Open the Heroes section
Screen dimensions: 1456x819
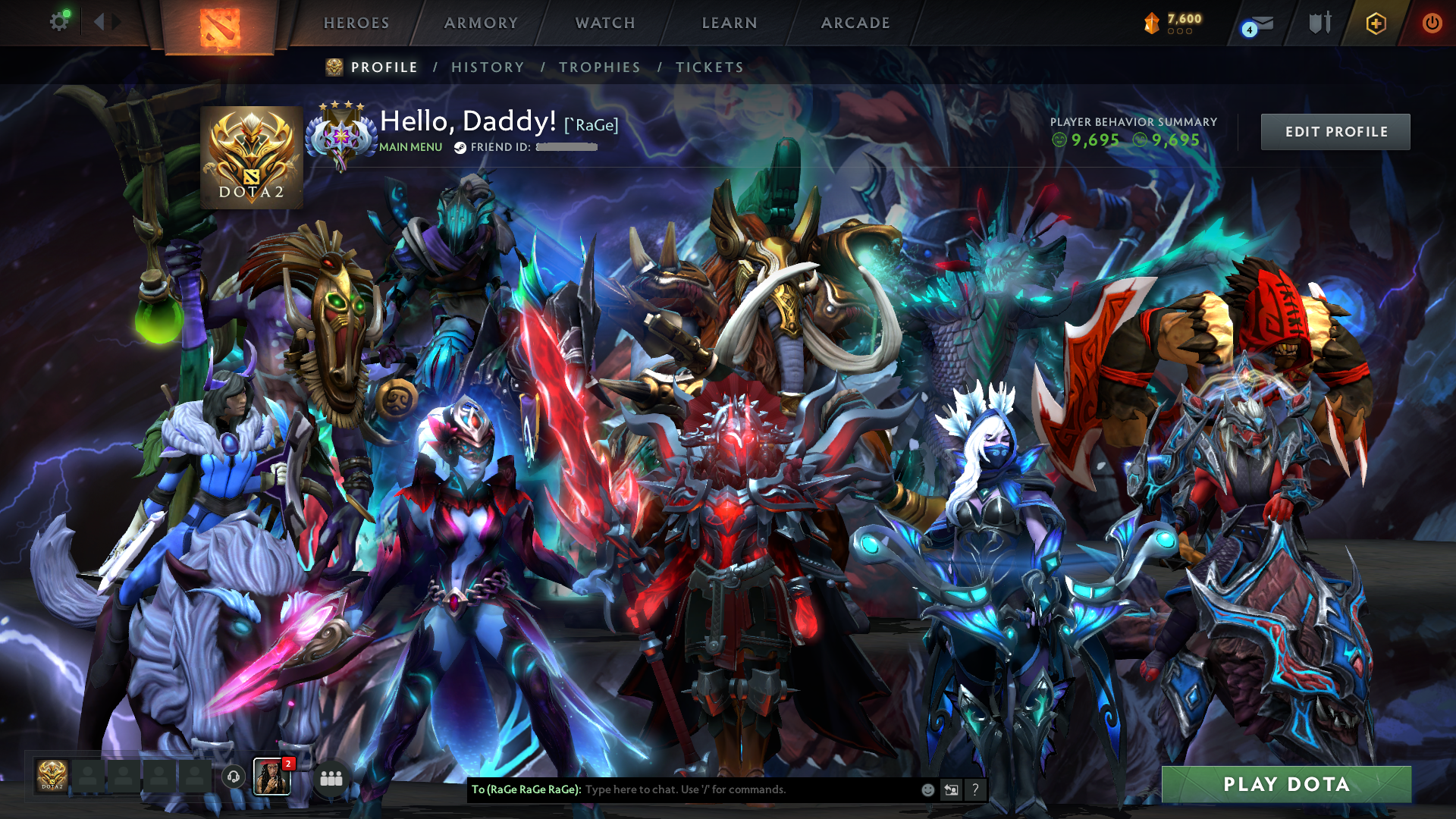[x=356, y=24]
